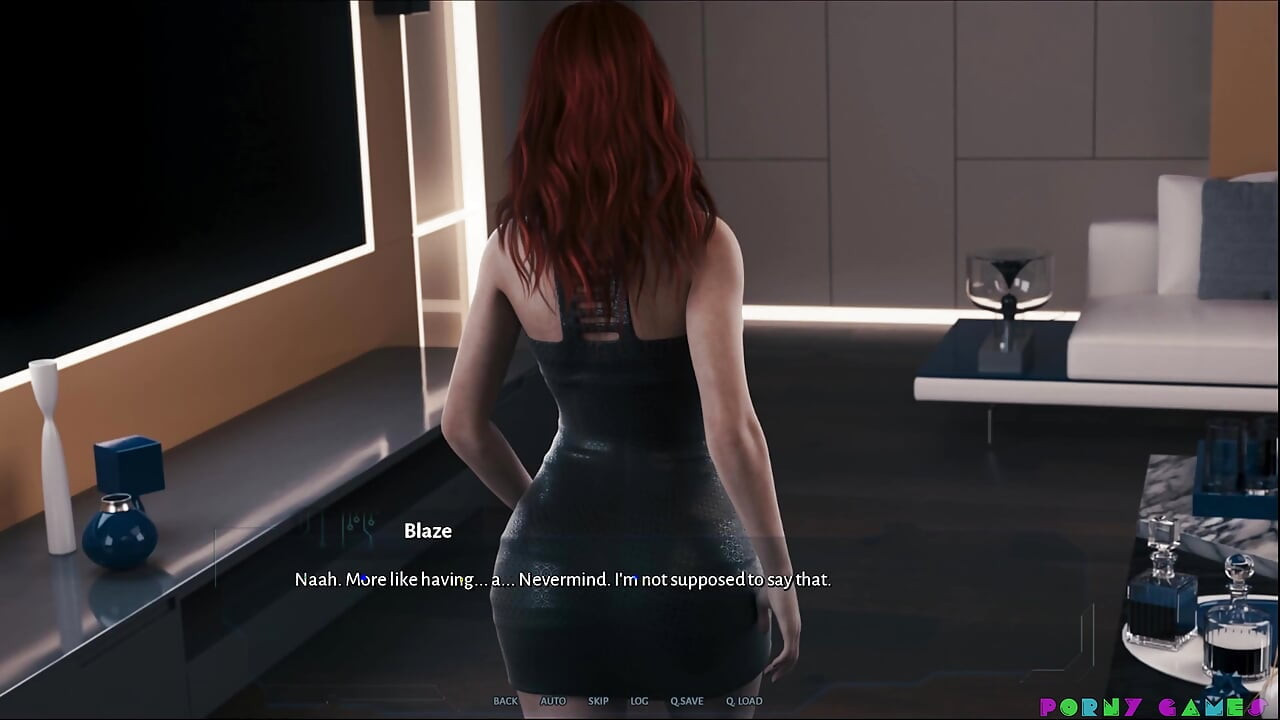
Task: Quick save using Q.SAVE
Action: point(687,701)
